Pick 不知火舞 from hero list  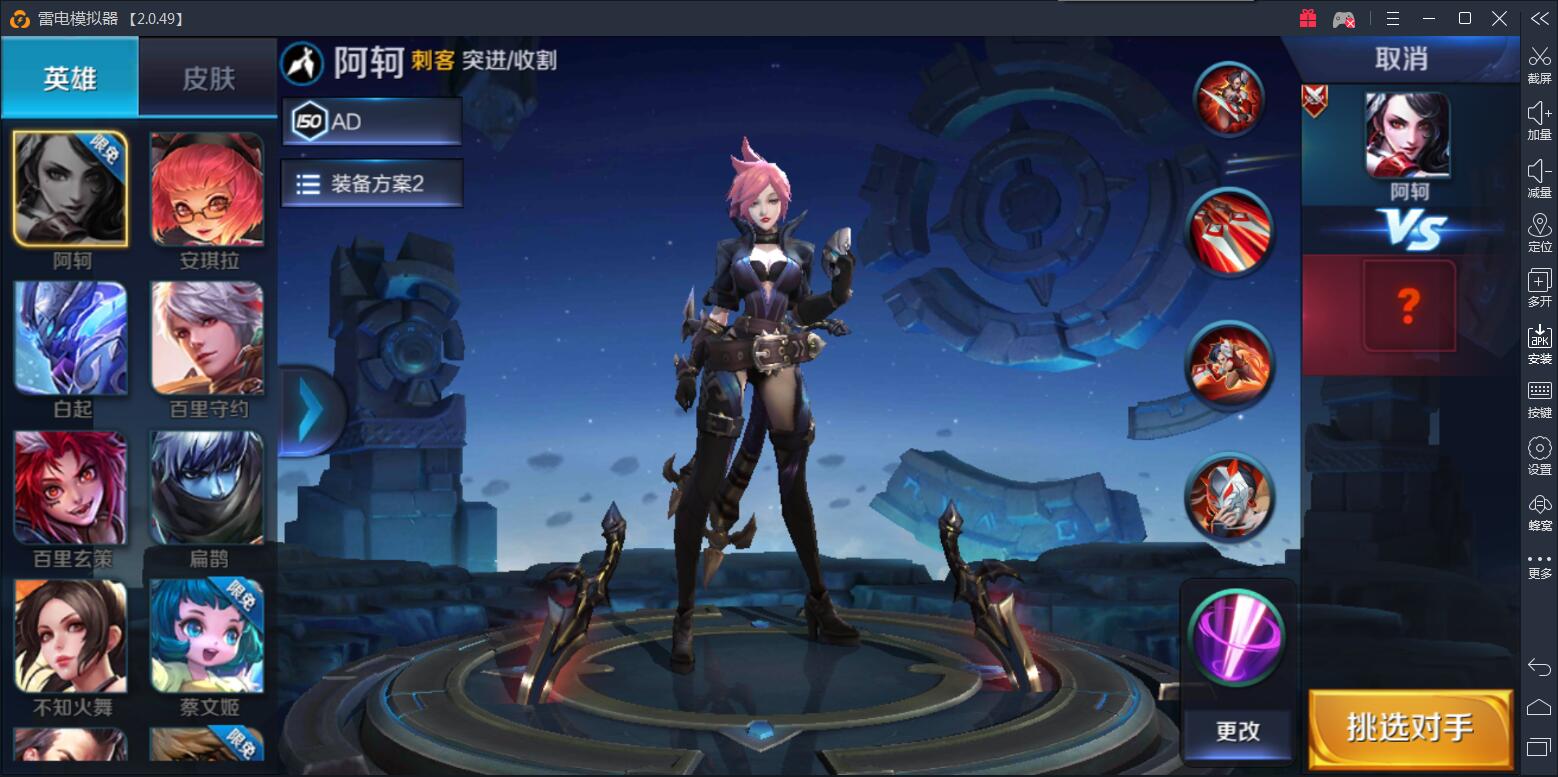[x=70, y=636]
